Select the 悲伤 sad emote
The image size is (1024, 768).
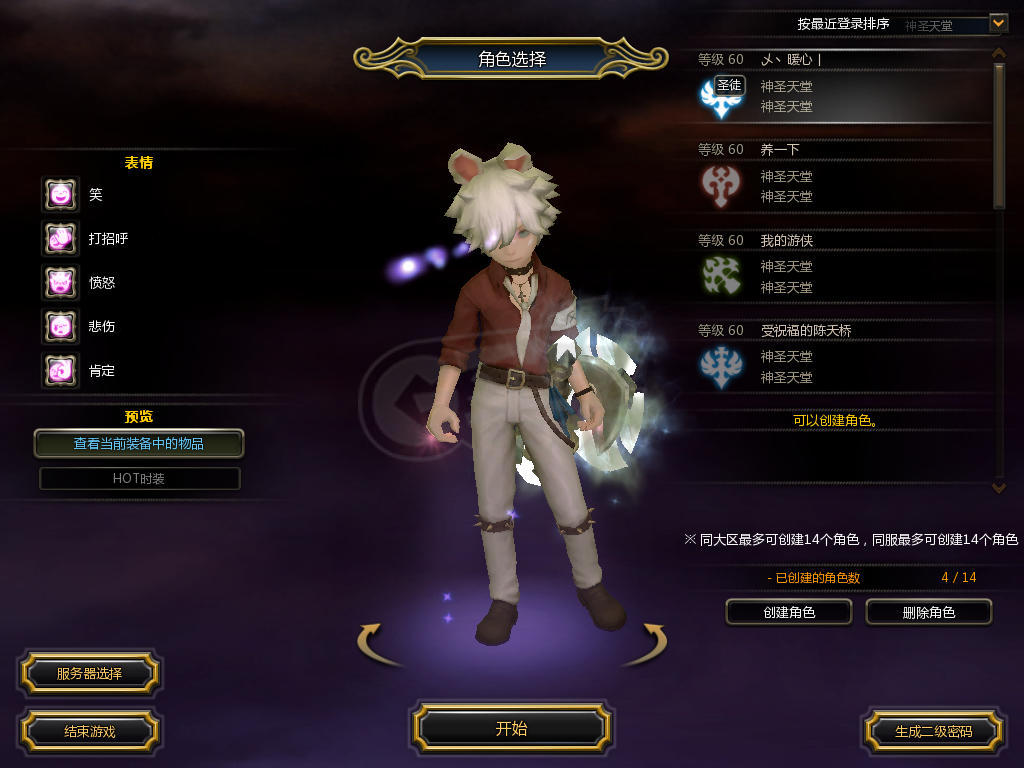(x=60, y=326)
